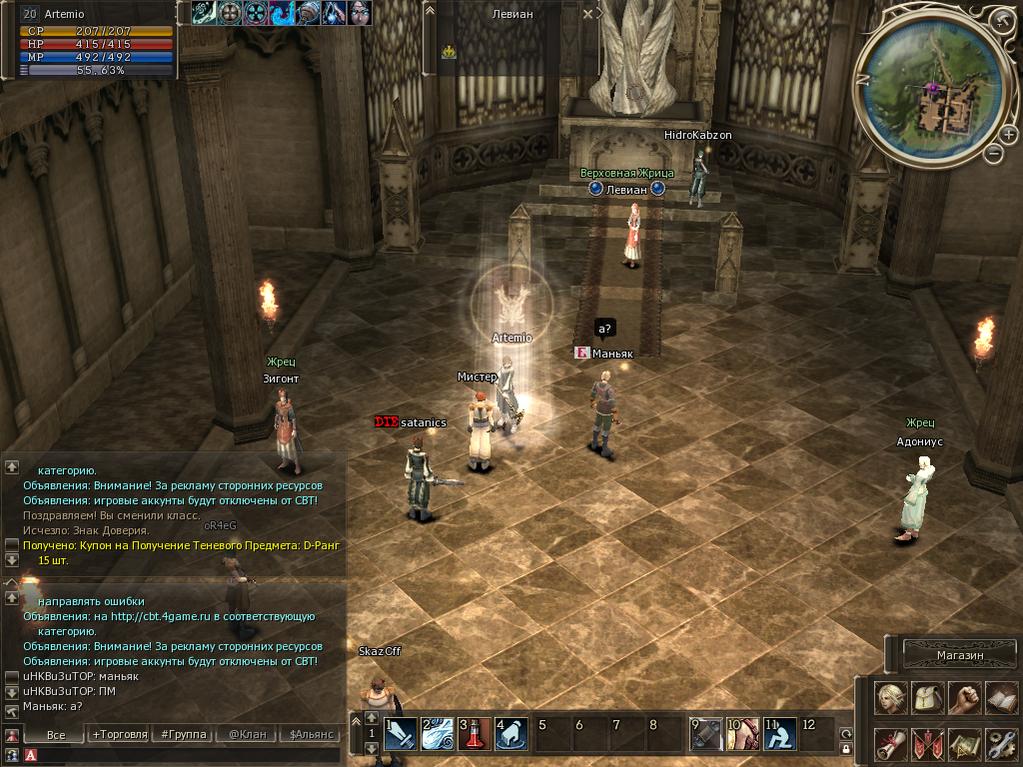The width and height of the screenshot is (1023, 767).
Task: Open the clan banners icon
Action: [x=927, y=744]
